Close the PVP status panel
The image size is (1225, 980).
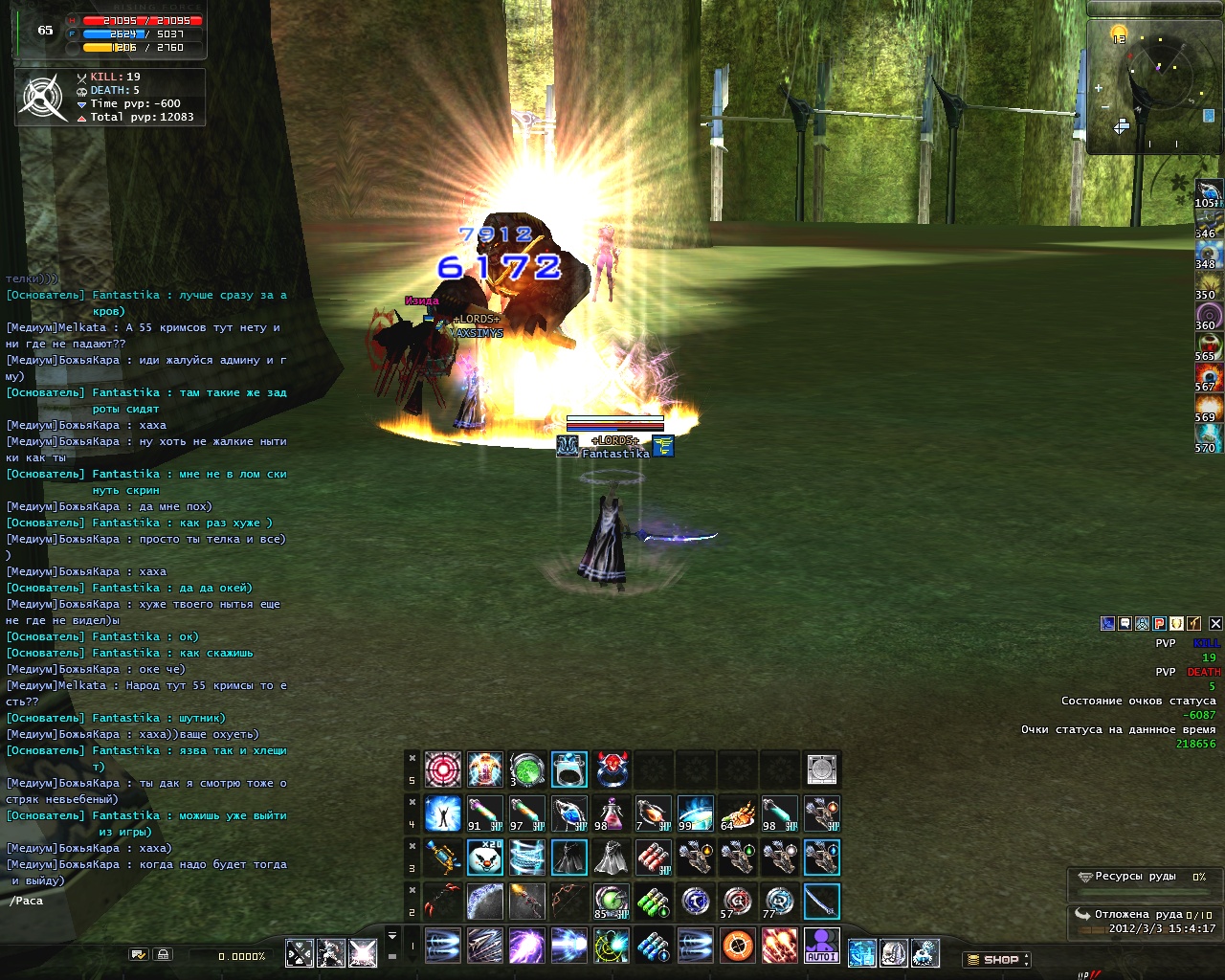coord(1215,623)
